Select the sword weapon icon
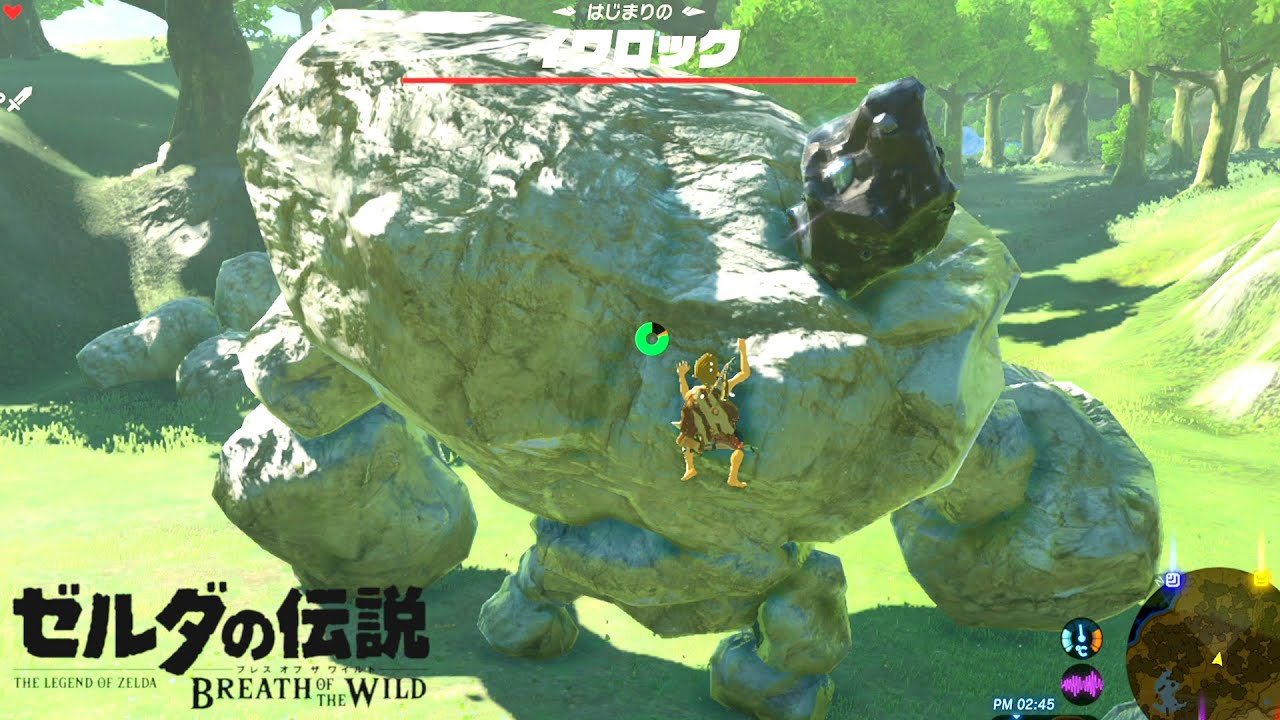 [x=21, y=99]
